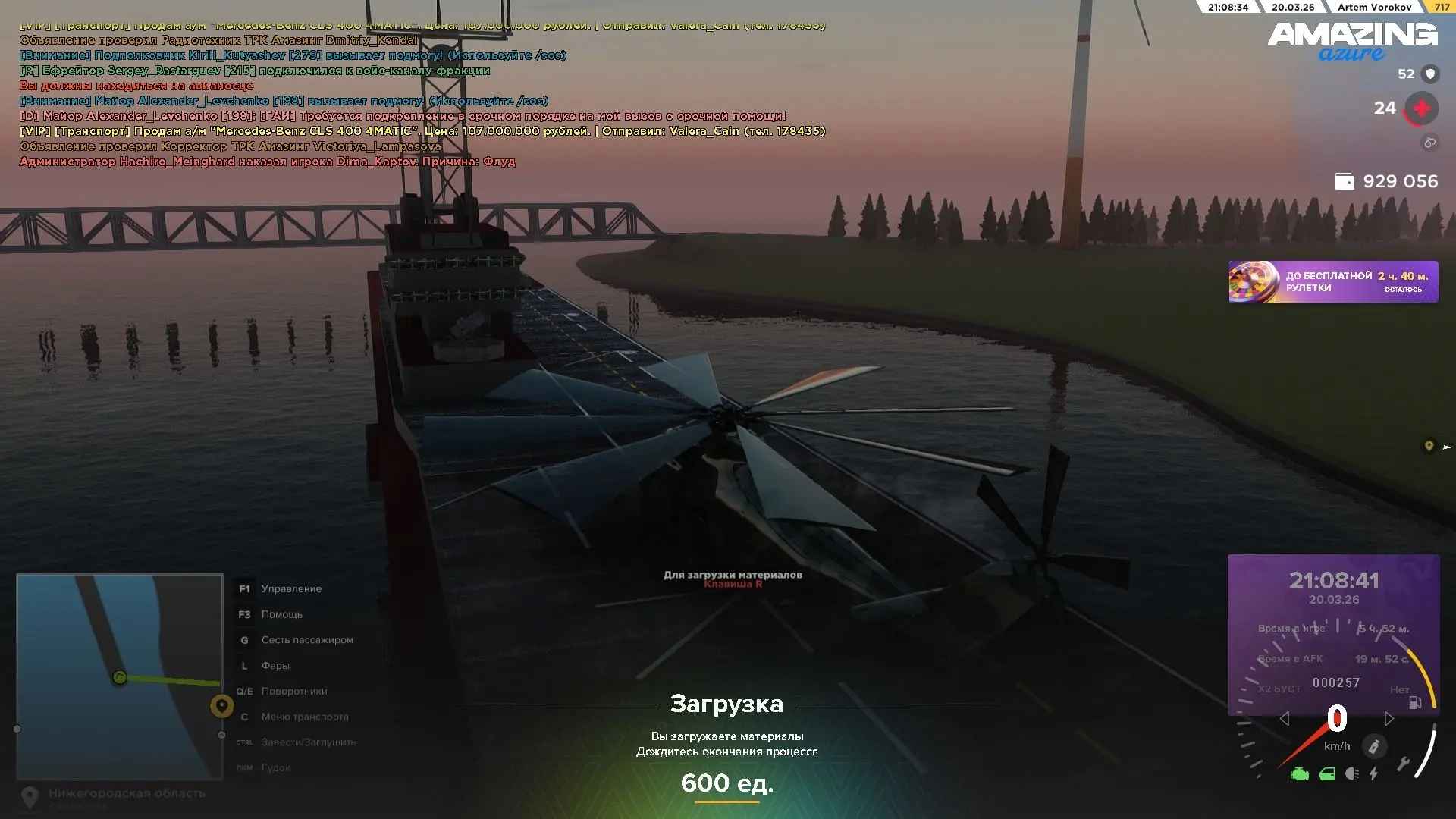1456x819 pixels.
Task: Click the wallet money icon
Action: pos(1344,181)
